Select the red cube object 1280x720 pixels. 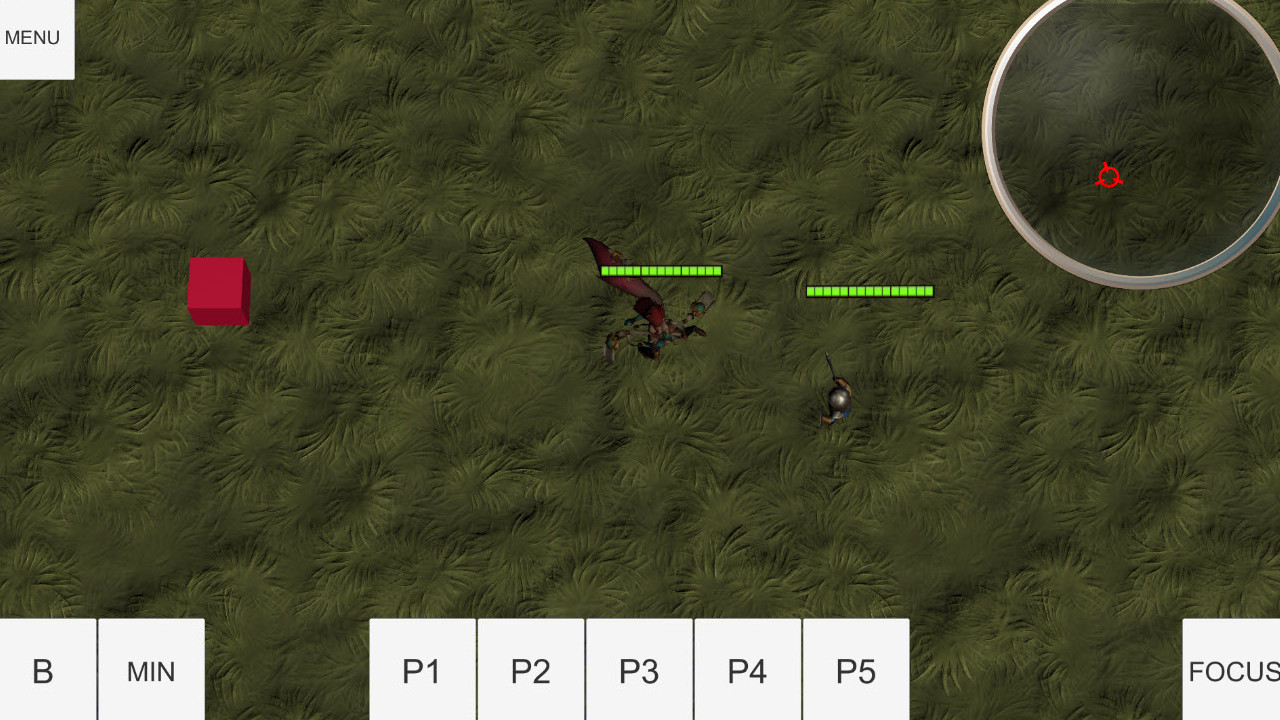click(218, 292)
